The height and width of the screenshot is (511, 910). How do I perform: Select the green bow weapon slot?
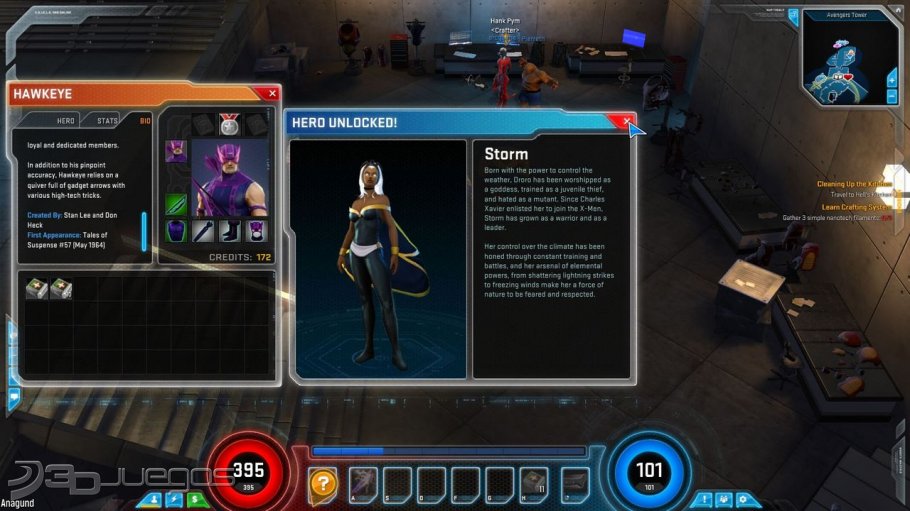(x=175, y=204)
